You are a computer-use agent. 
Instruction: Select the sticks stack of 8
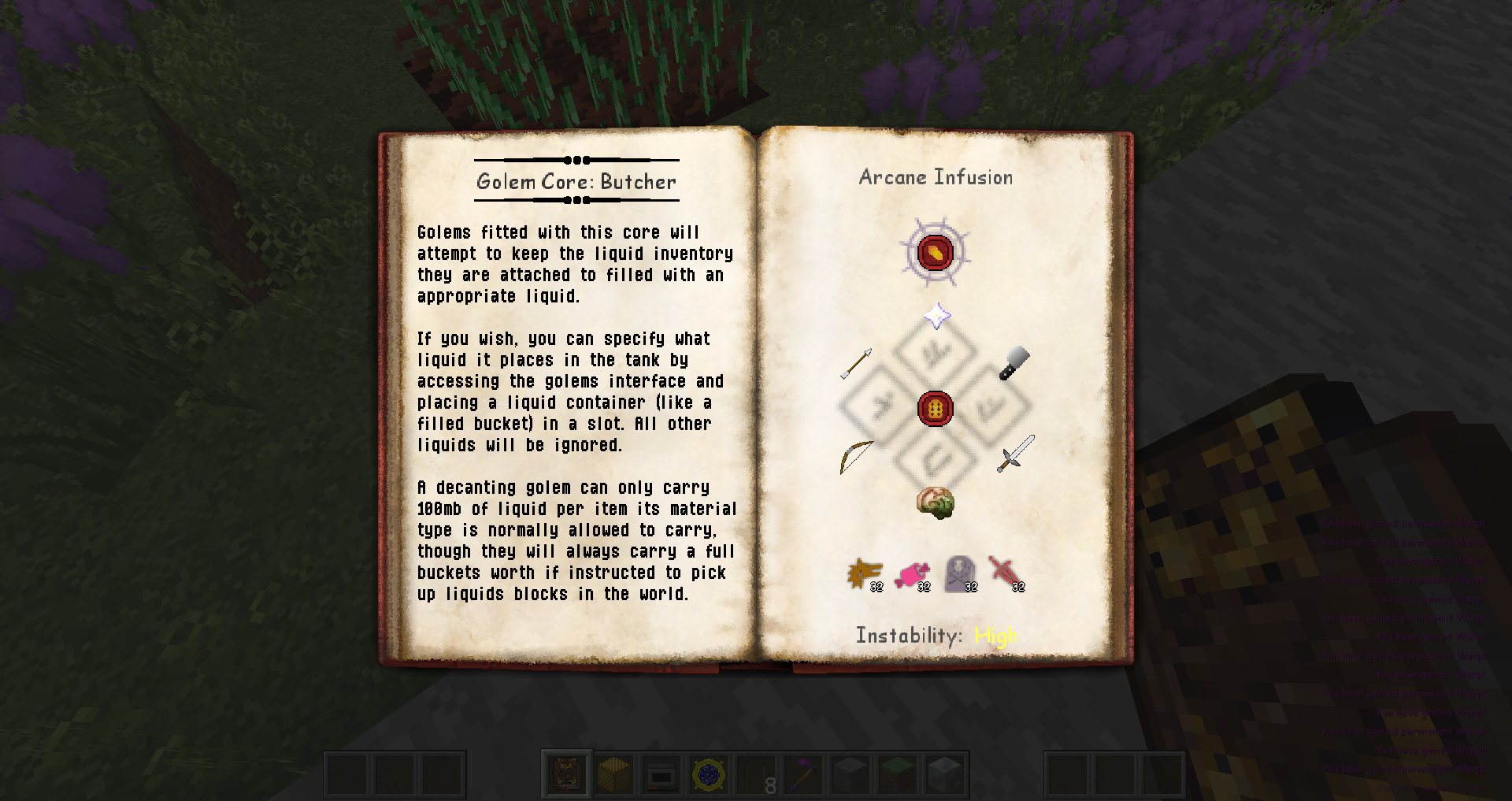756,775
